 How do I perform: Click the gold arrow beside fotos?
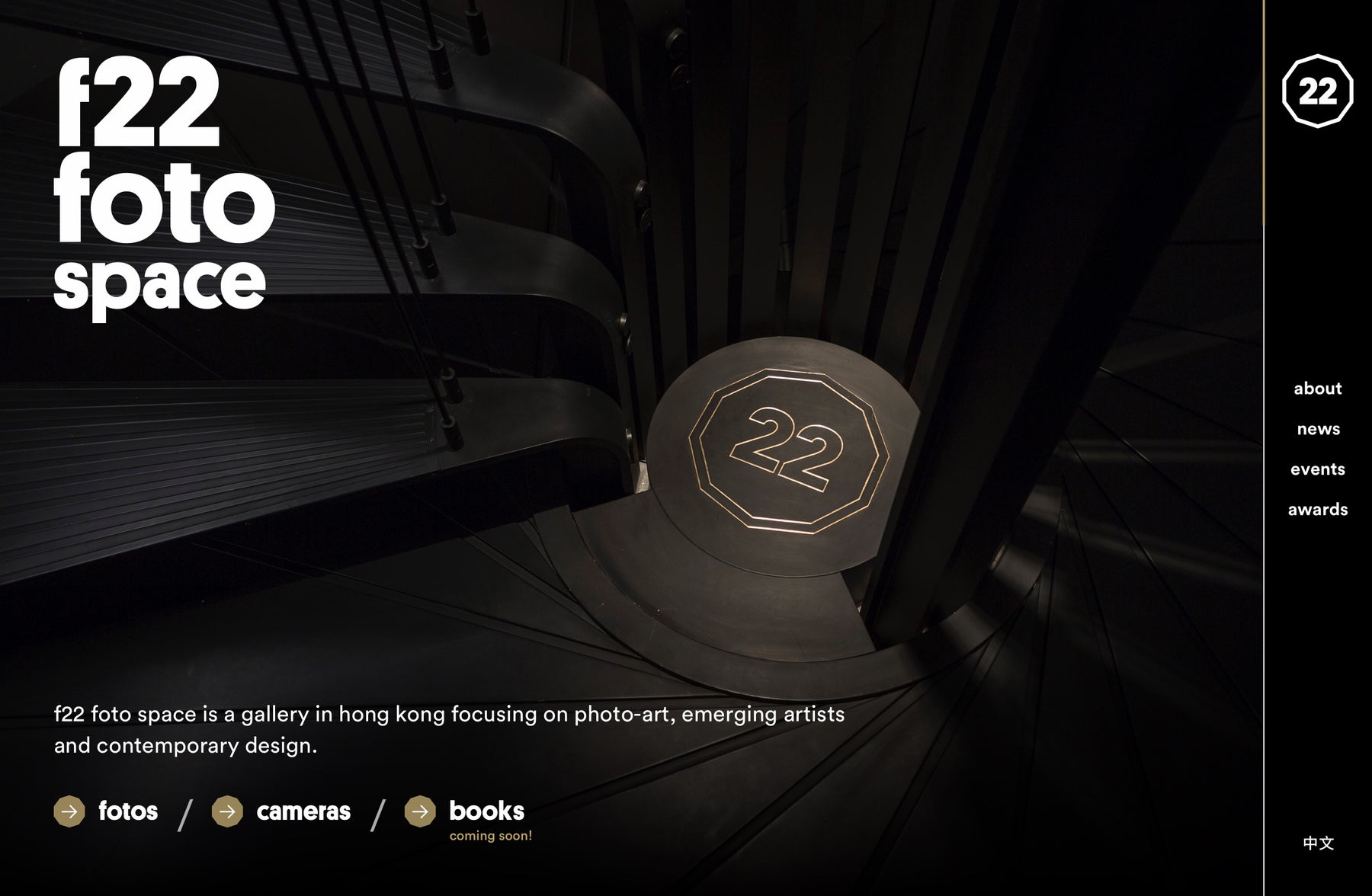tap(69, 811)
